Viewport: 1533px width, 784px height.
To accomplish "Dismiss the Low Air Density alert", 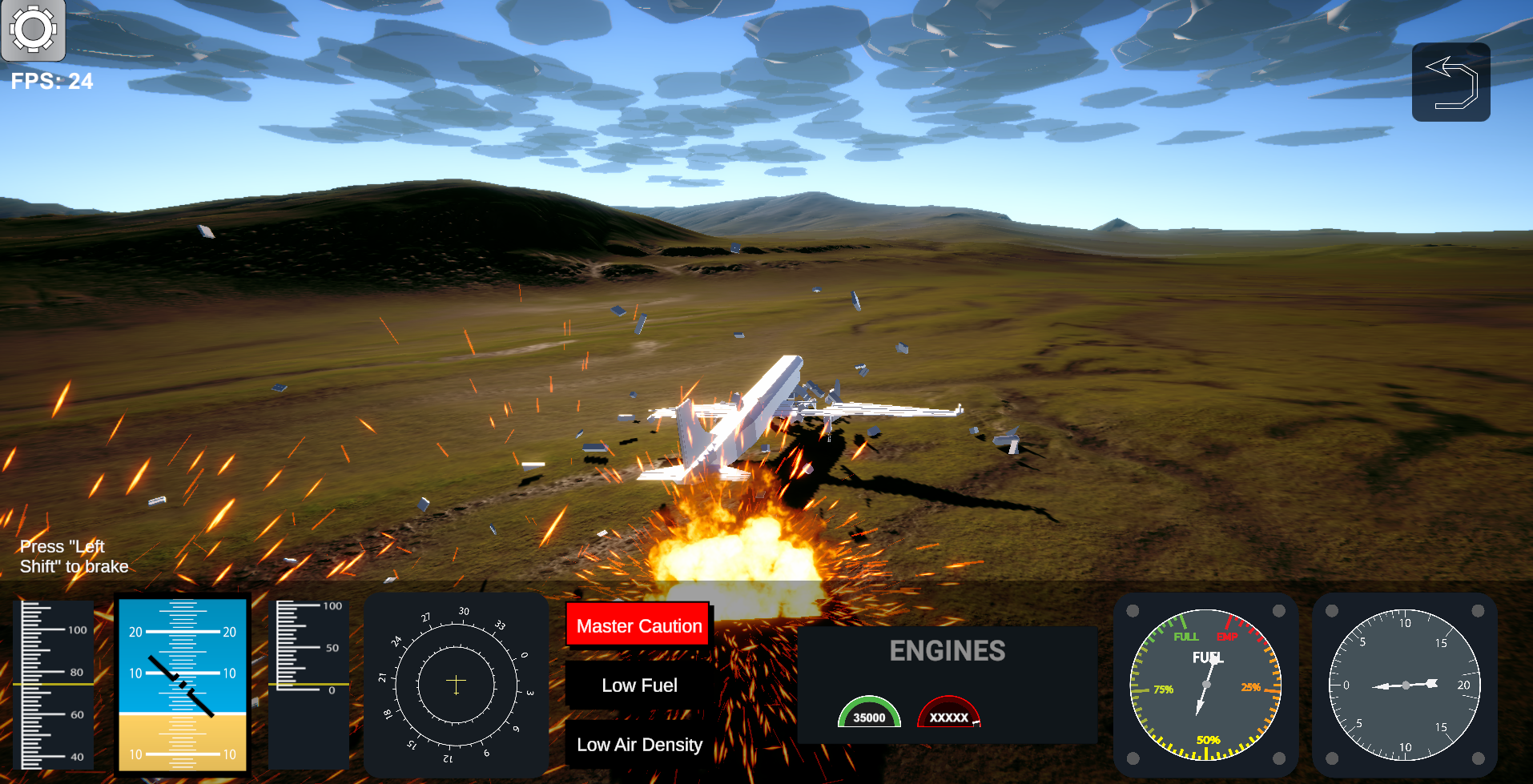I will pyautogui.click(x=638, y=744).
